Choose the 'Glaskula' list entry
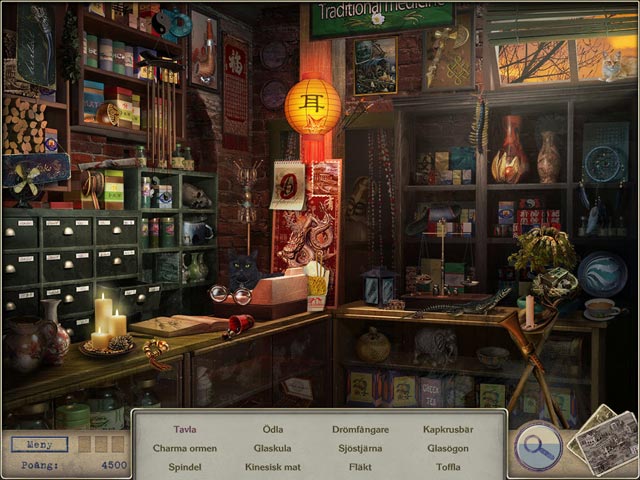 point(272,448)
